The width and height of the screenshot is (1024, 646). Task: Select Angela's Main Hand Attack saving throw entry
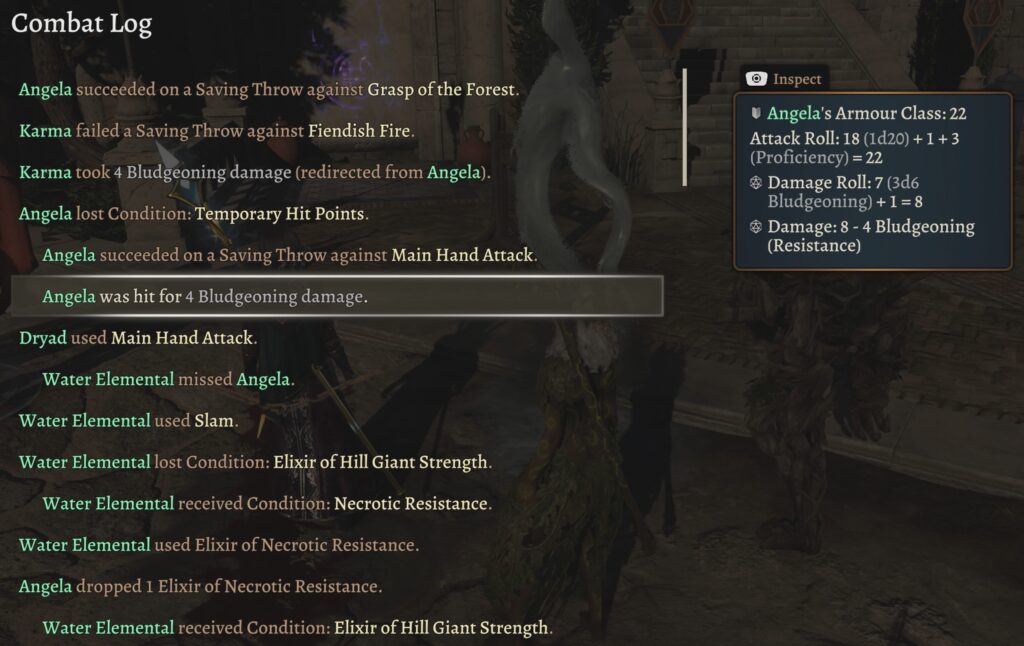pyautogui.click(x=290, y=255)
